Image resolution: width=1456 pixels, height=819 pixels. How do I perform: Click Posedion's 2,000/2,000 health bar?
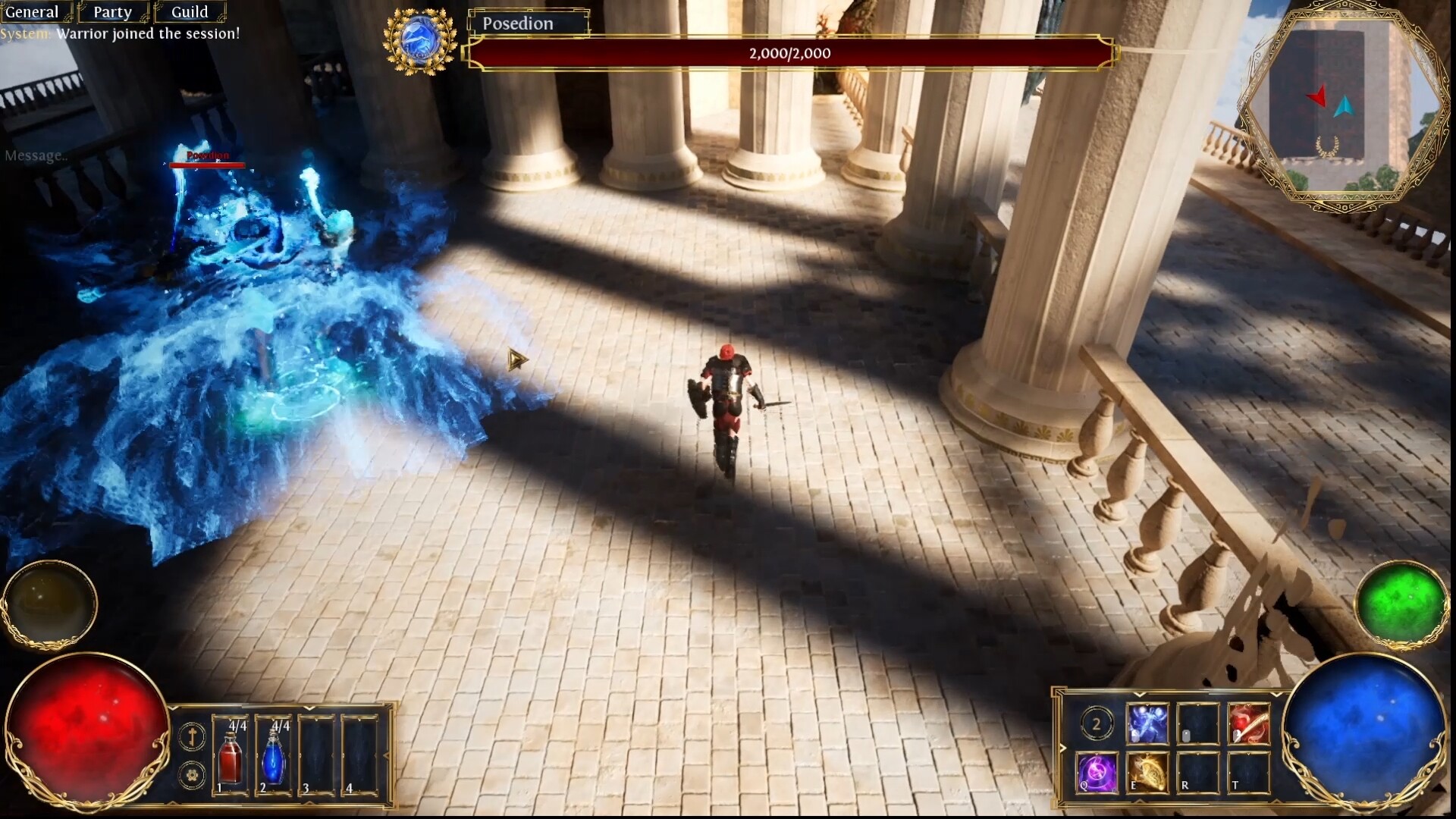pos(789,53)
